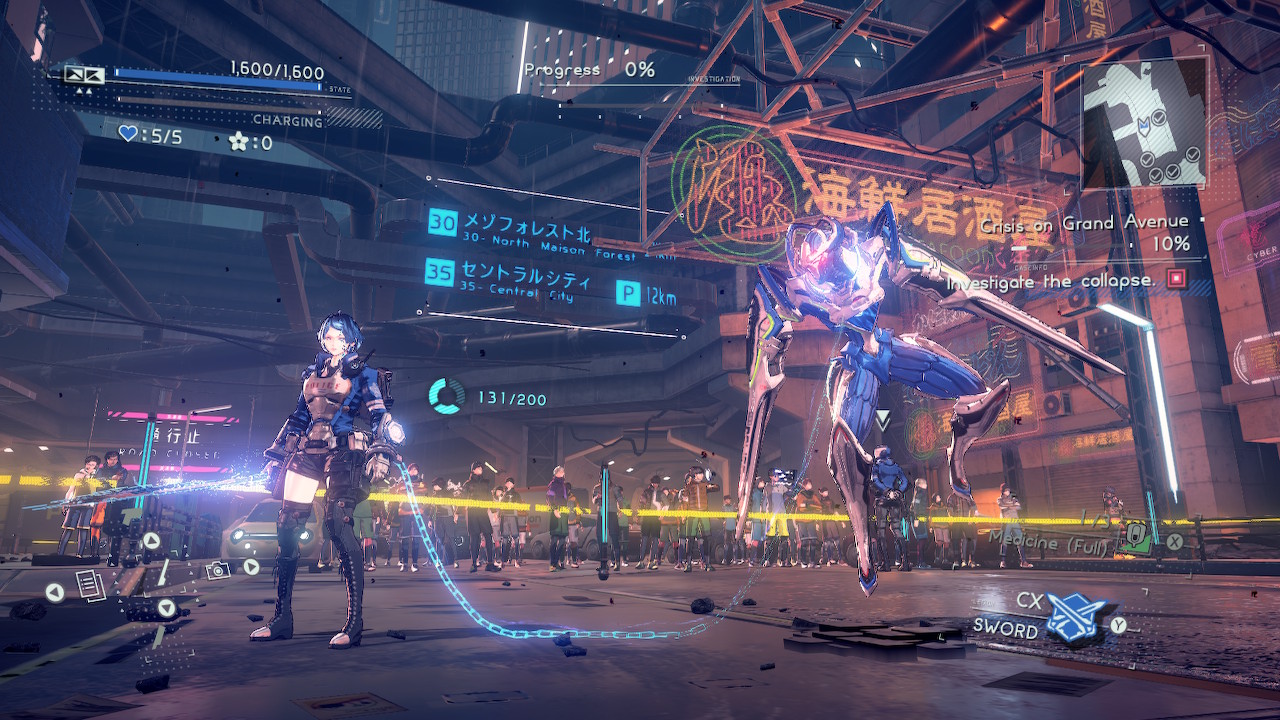Open the camera shortcut icon

point(217,568)
